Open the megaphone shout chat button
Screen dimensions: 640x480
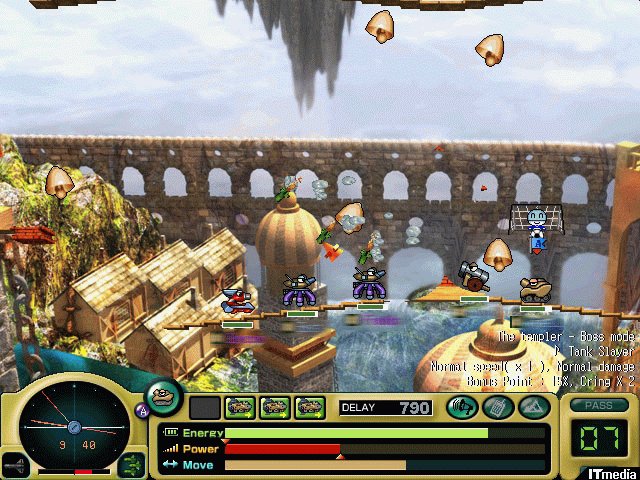(x=461, y=407)
